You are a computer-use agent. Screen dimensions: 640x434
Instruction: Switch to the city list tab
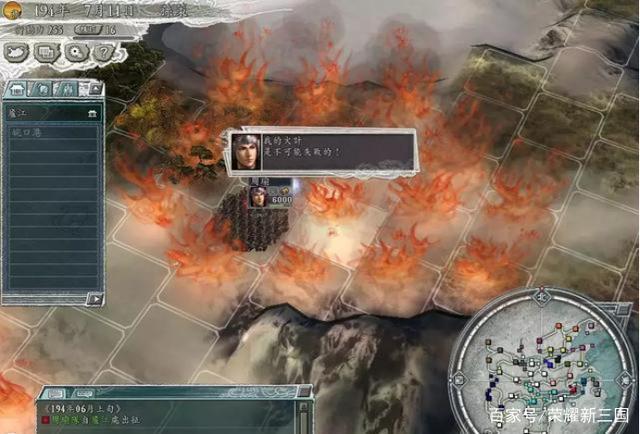[16, 89]
